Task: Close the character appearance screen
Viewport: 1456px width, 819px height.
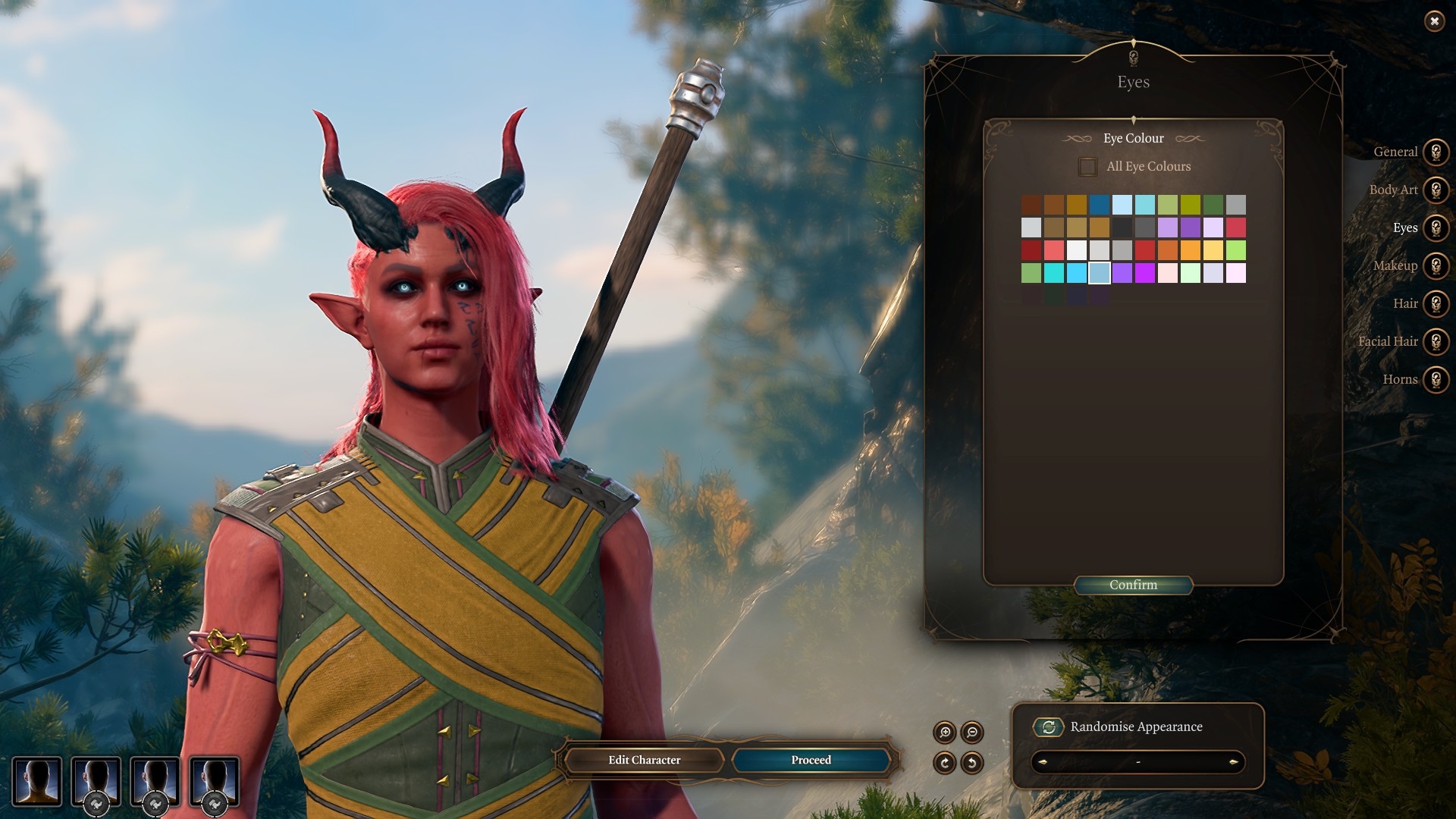Action: pyautogui.click(x=1434, y=21)
